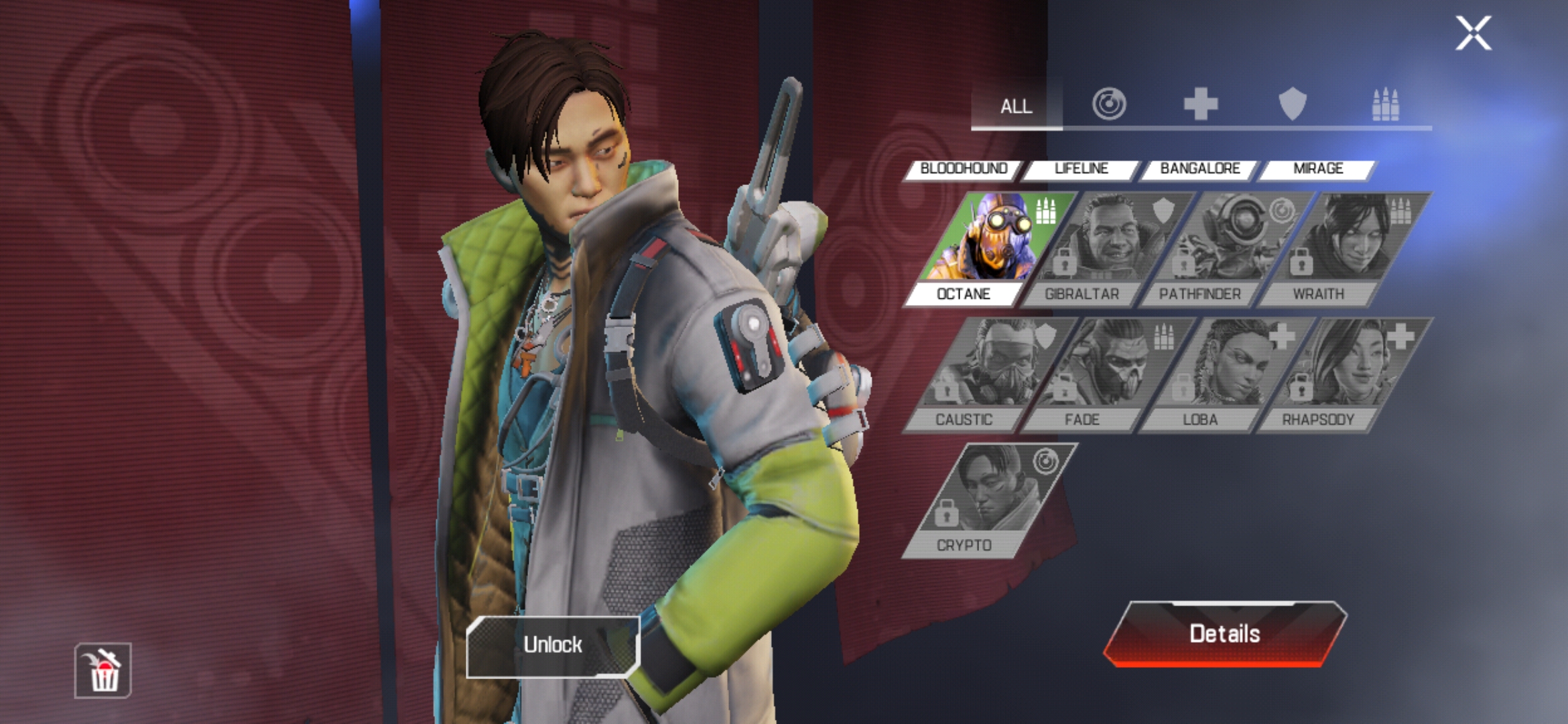Choose the locked Wraith tile

point(1340,248)
